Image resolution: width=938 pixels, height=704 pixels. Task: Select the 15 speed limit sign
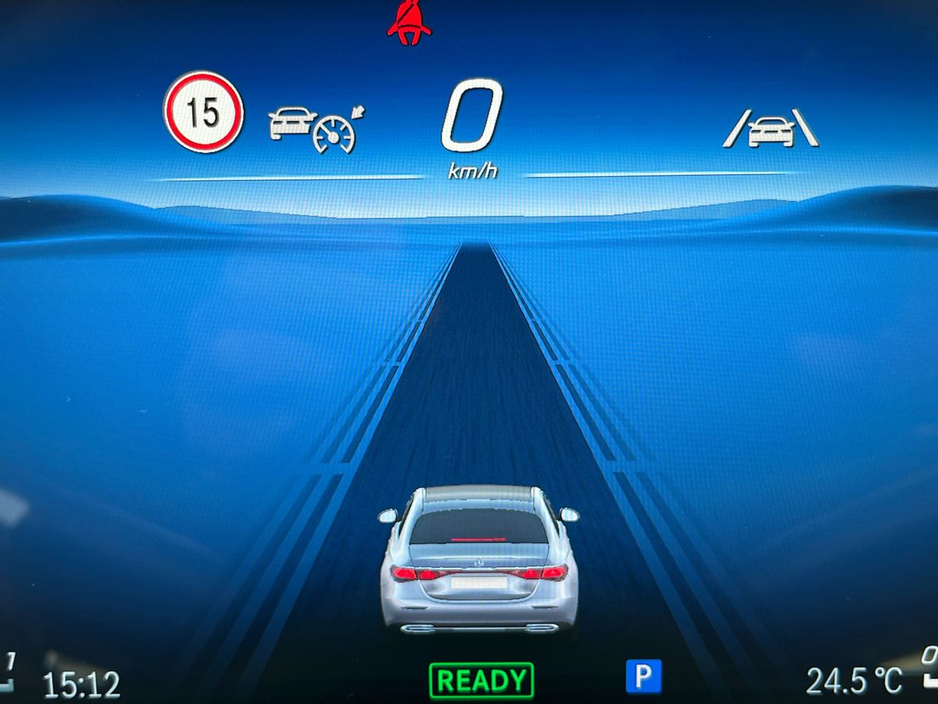click(203, 112)
